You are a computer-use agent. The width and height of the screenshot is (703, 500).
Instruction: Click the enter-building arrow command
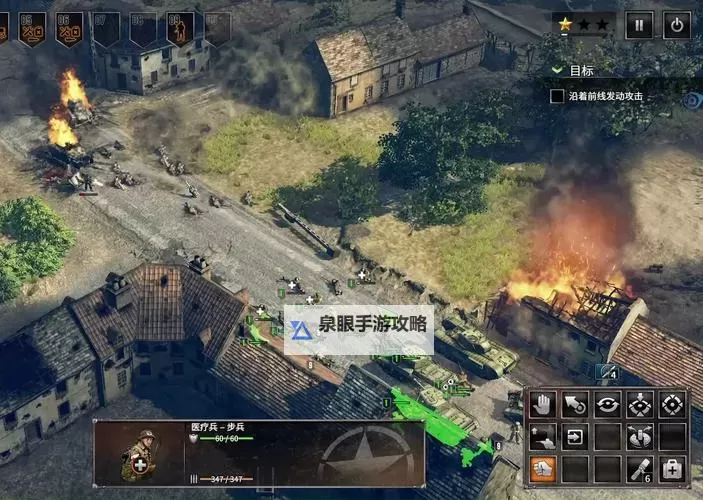point(575,437)
